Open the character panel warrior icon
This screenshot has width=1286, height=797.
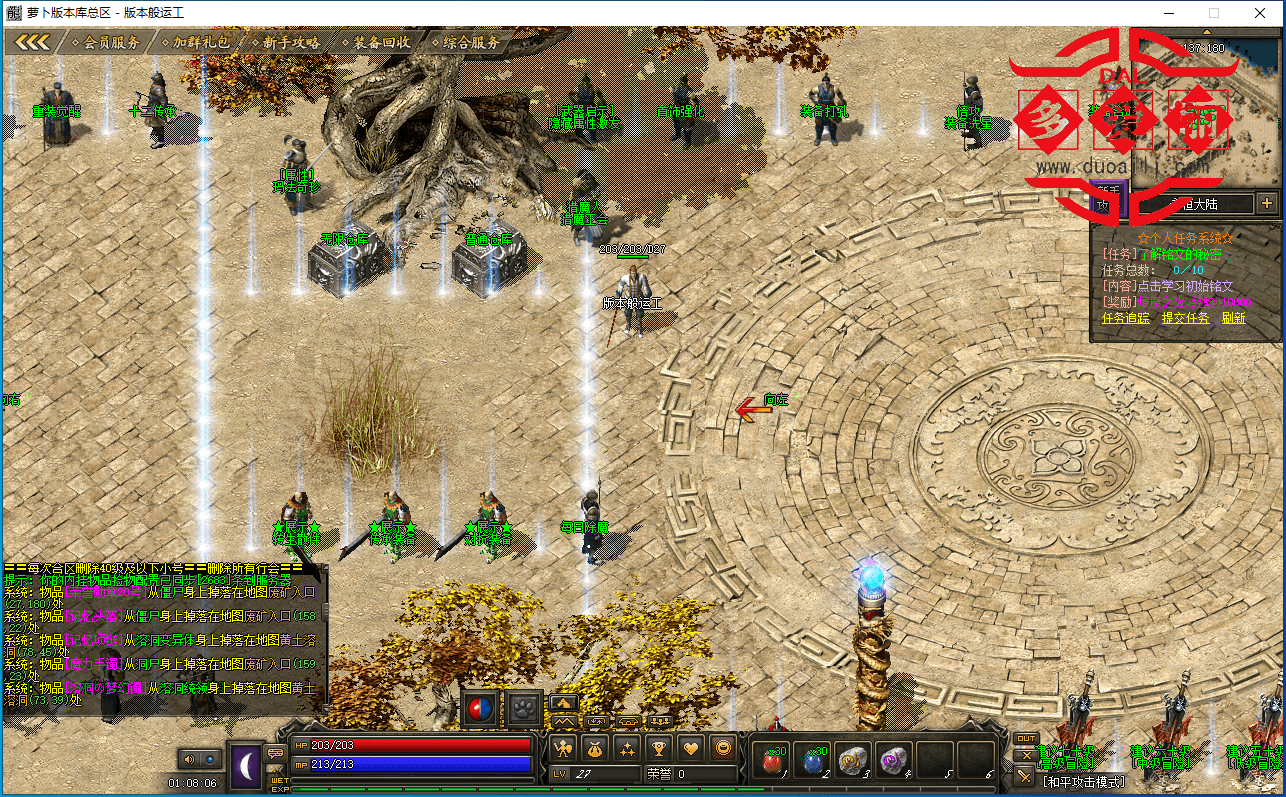coord(563,747)
